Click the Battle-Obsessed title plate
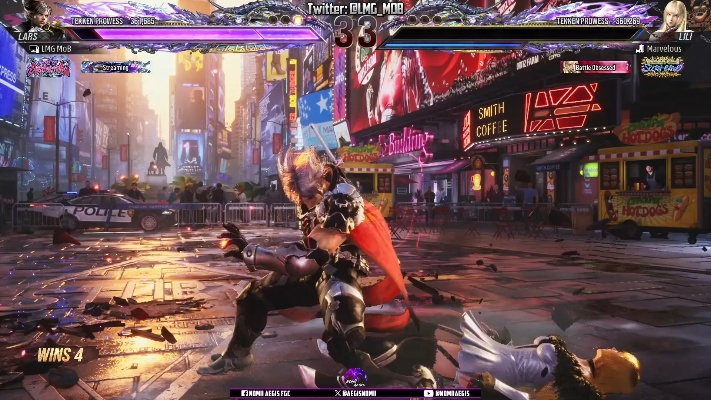The height and width of the screenshot is (400, 711). pos(596,67)
